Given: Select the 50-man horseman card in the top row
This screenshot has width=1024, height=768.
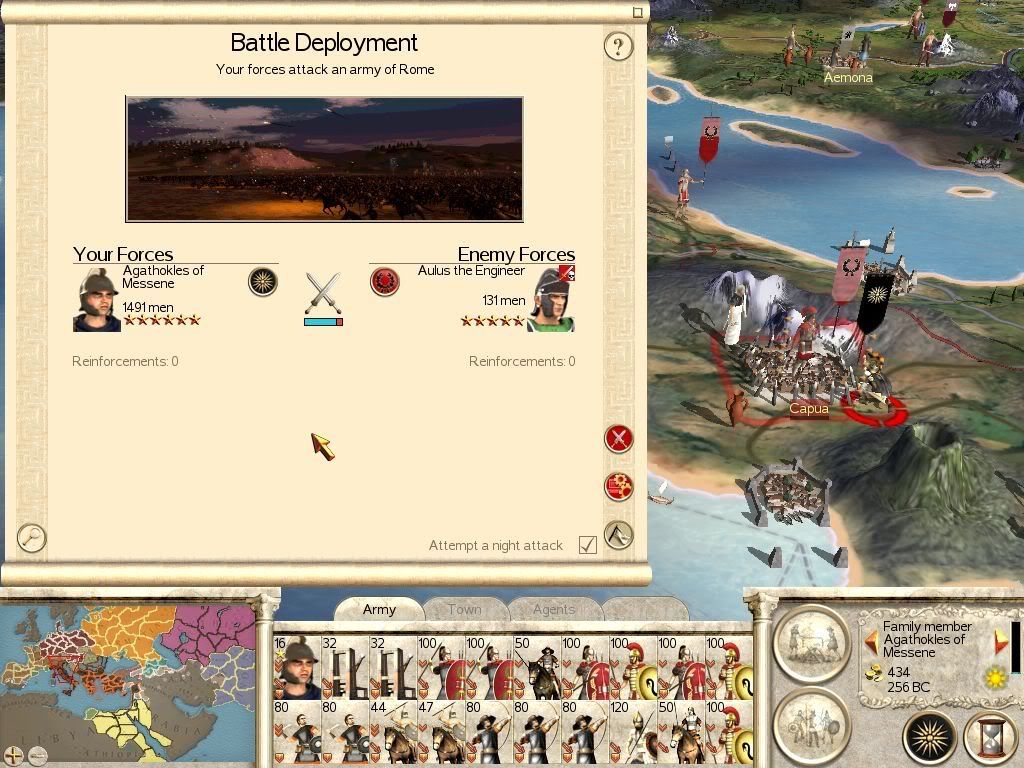Looking at the screenshot, I should (536, 666).
